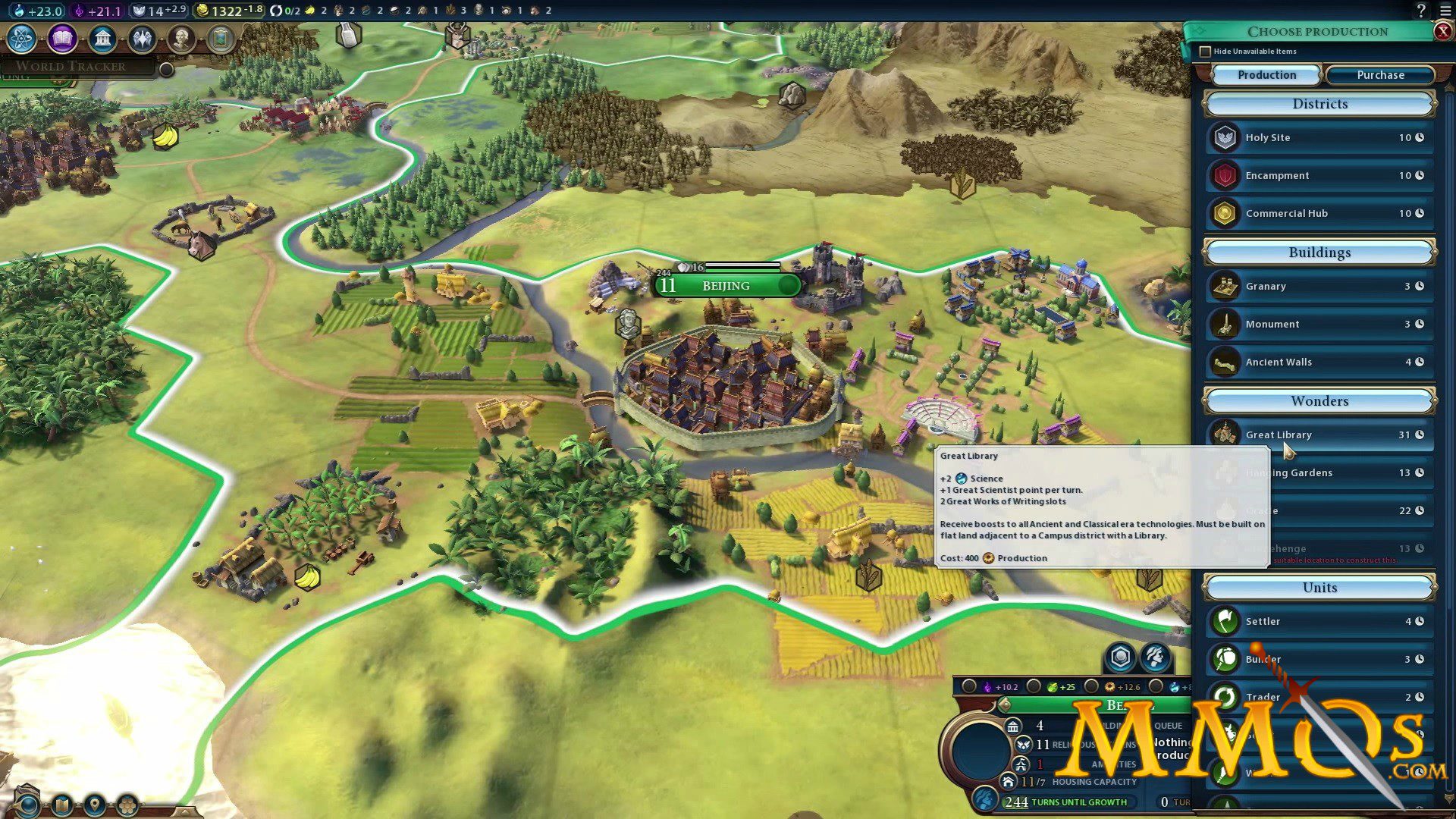The width and height of the screenshot is (1456, 819).
Task: Collapse the Wonders section header
Action: [x=1319, y=401]
